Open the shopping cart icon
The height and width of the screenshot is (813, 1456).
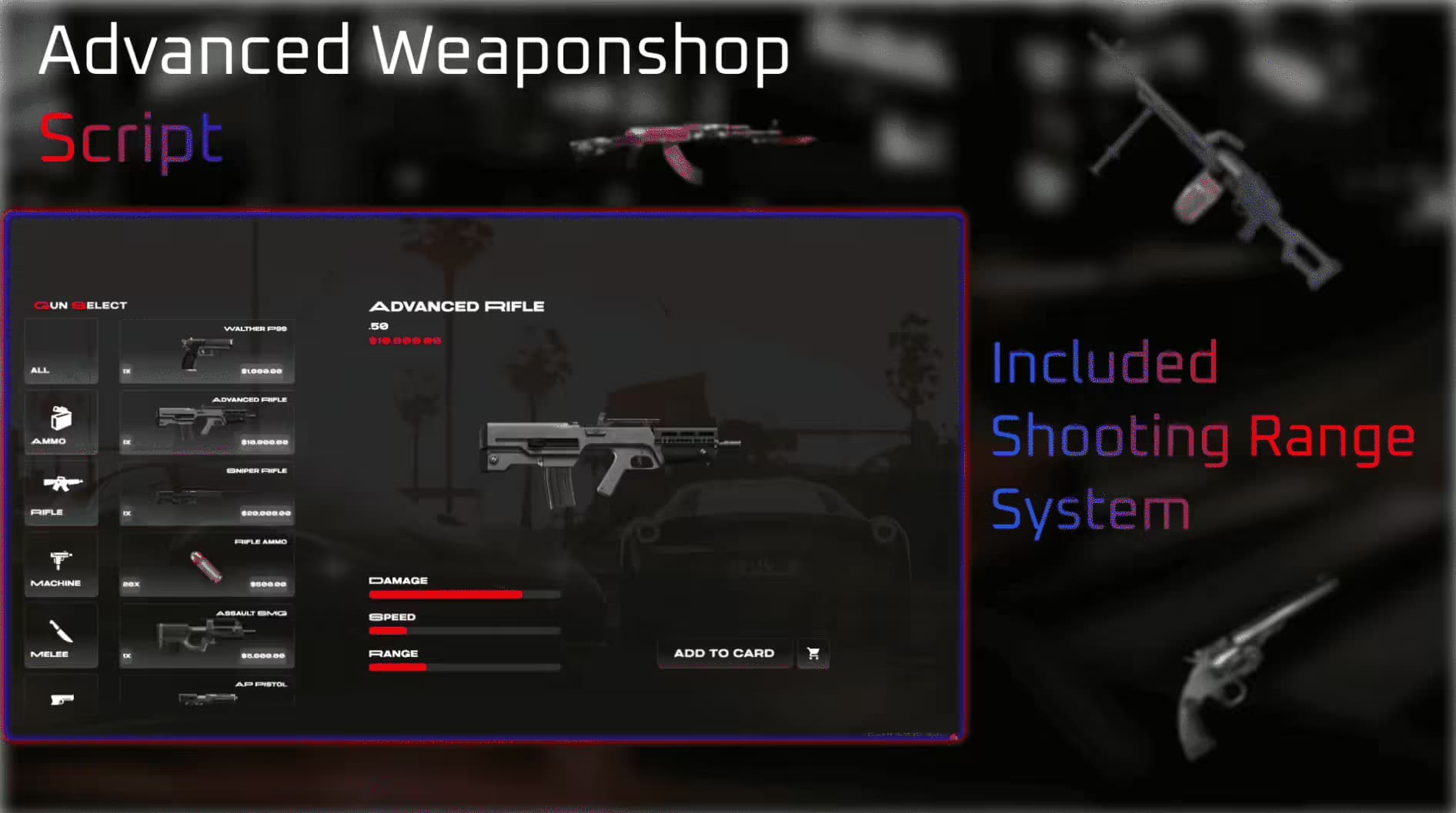[813, 653]
